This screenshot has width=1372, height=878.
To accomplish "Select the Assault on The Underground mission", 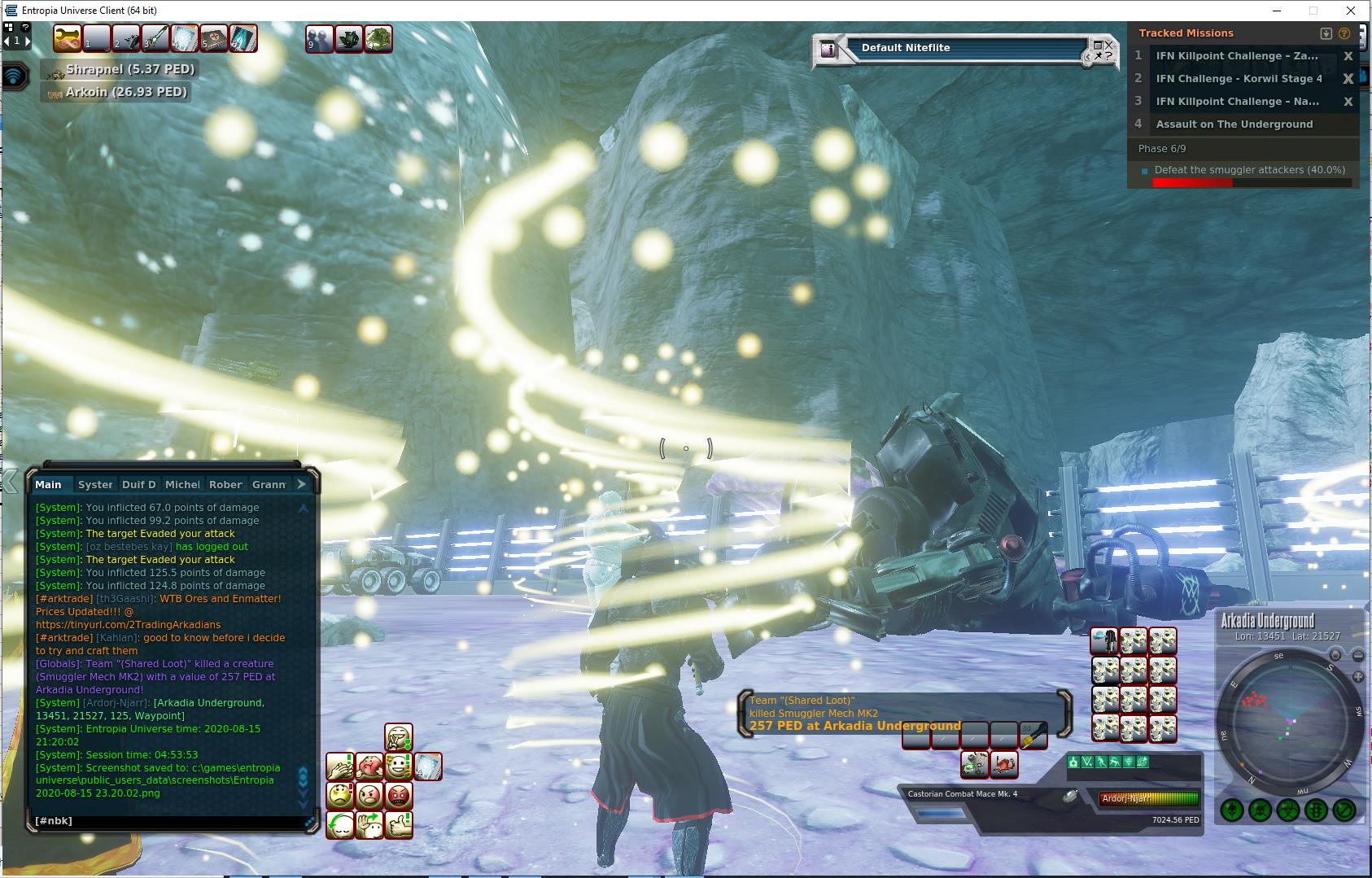I will (x=1234, y=124).
